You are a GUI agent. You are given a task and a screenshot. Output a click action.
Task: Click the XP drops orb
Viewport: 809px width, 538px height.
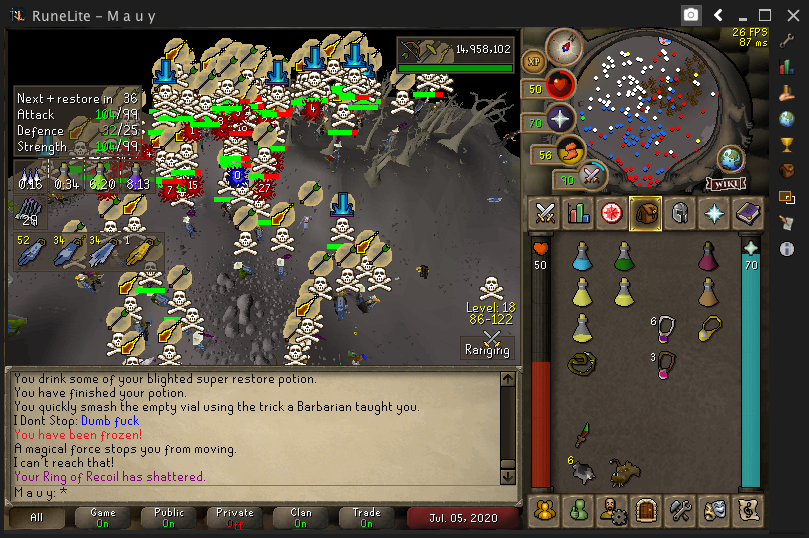(x=534, y=61)
